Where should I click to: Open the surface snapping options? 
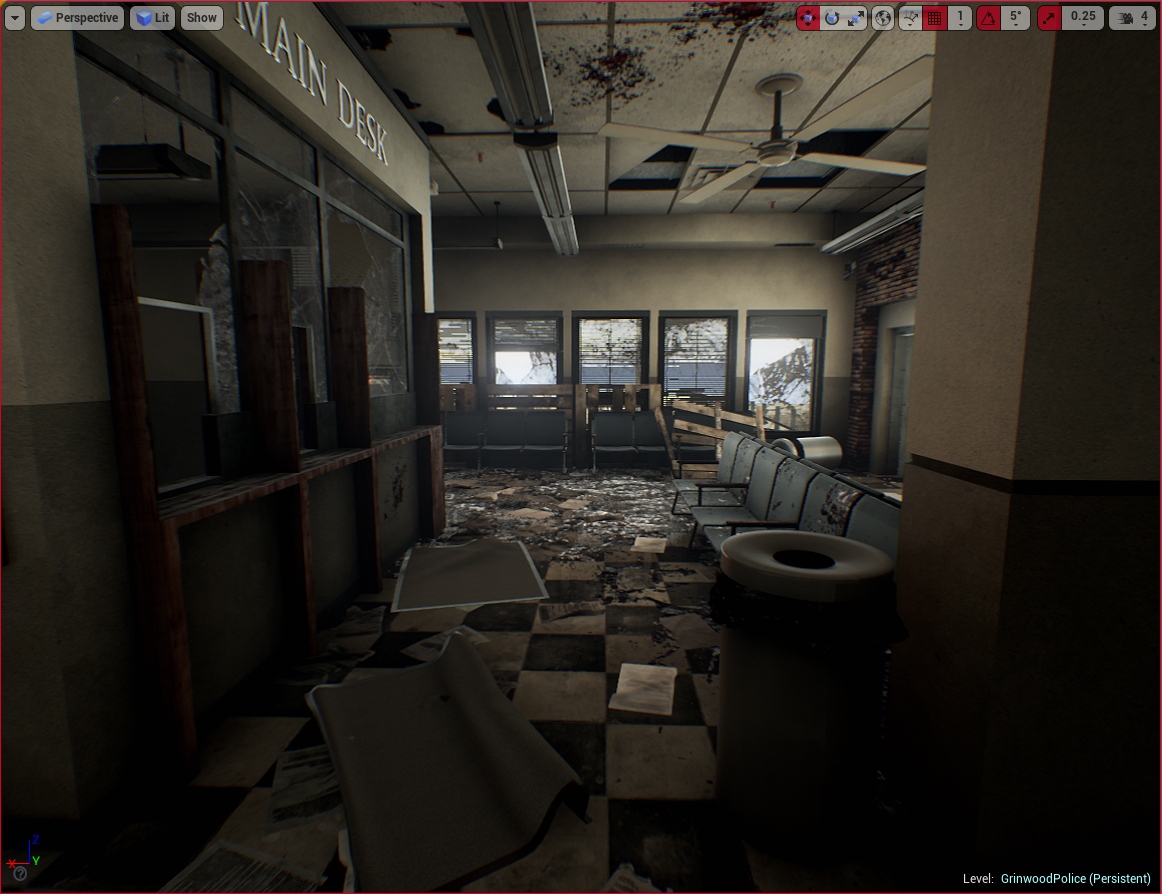(910, 18)
